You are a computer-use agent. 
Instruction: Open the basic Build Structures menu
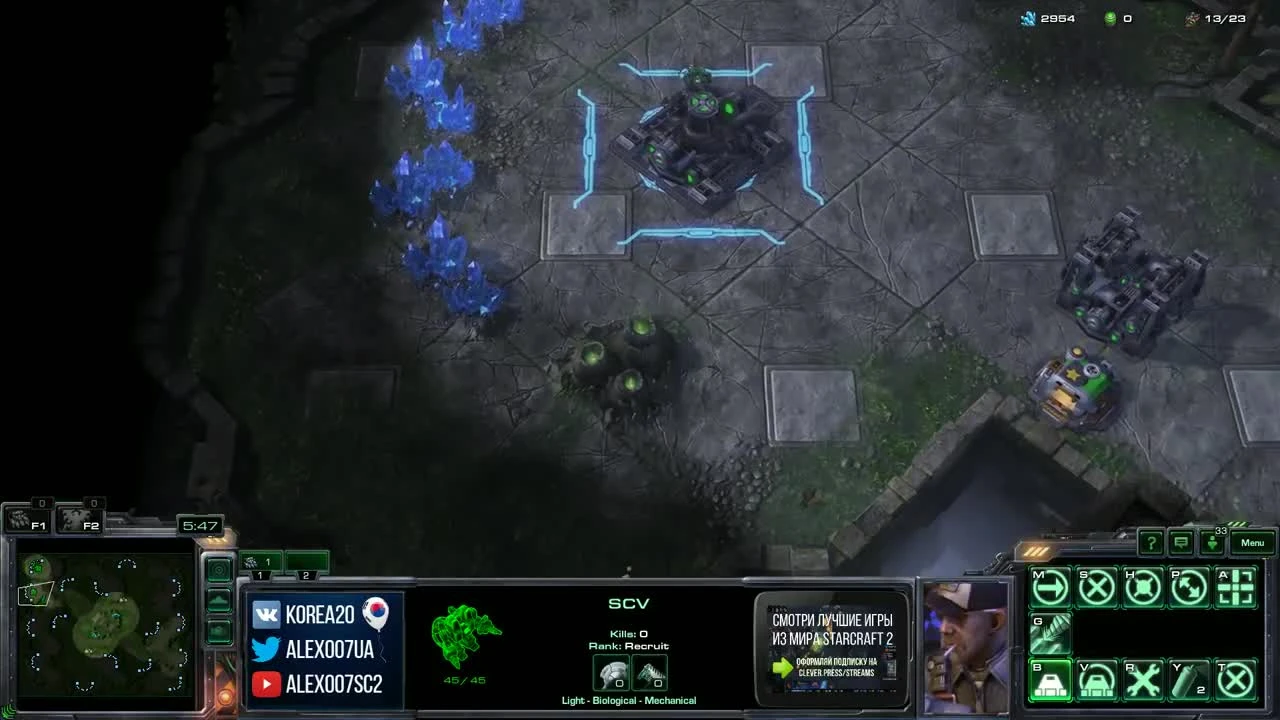(x=1050, y=680)
